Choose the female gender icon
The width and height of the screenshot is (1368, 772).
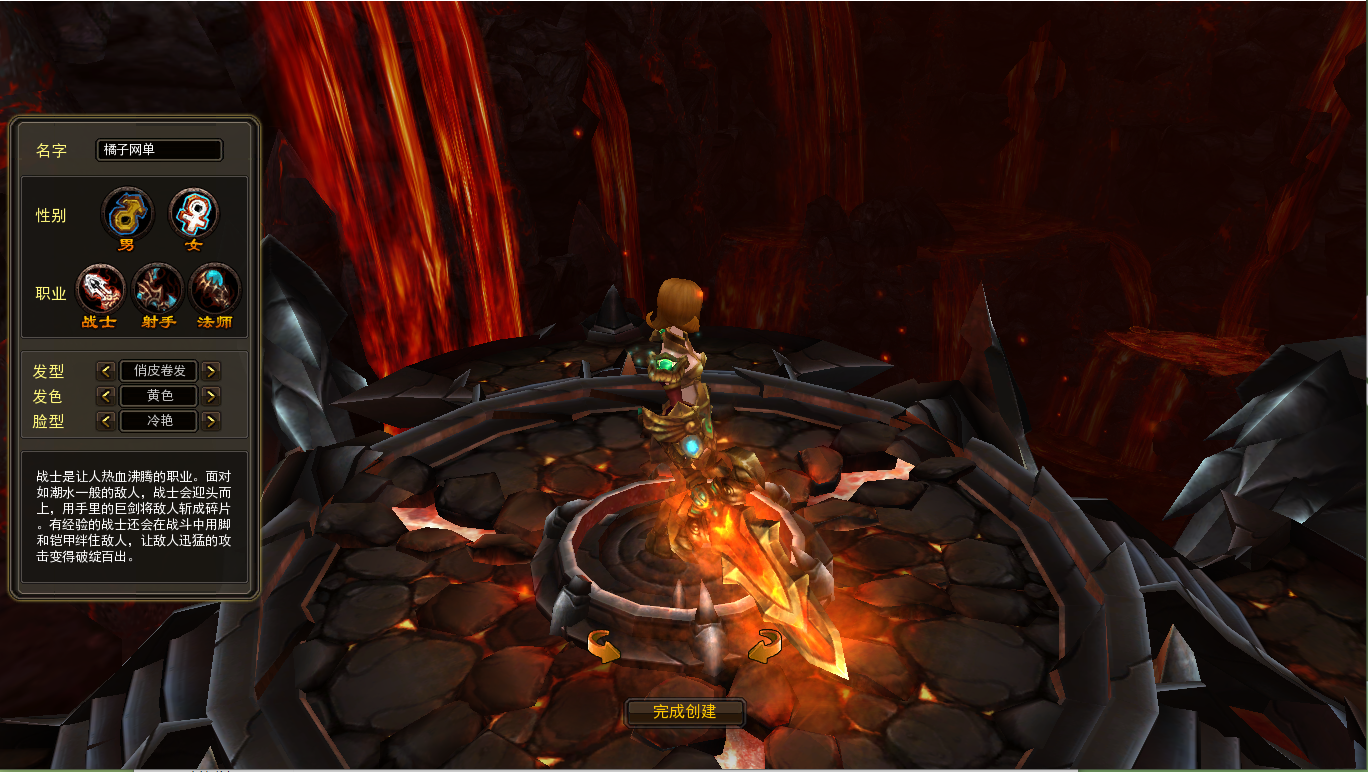click(193, 213)
